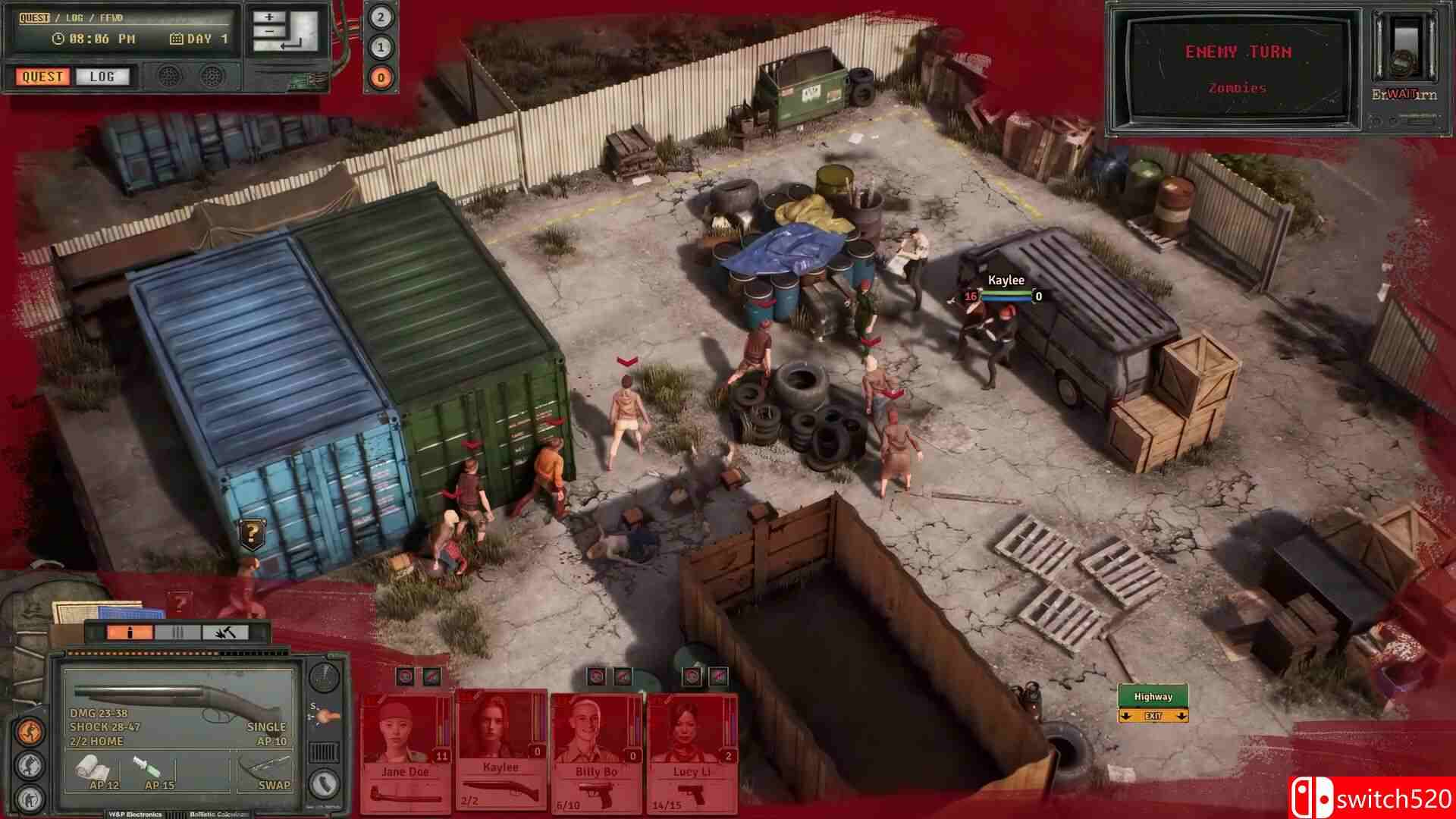Use the syringe item costing AP 15
The image size is (1456, 819).
click(146, 767)
